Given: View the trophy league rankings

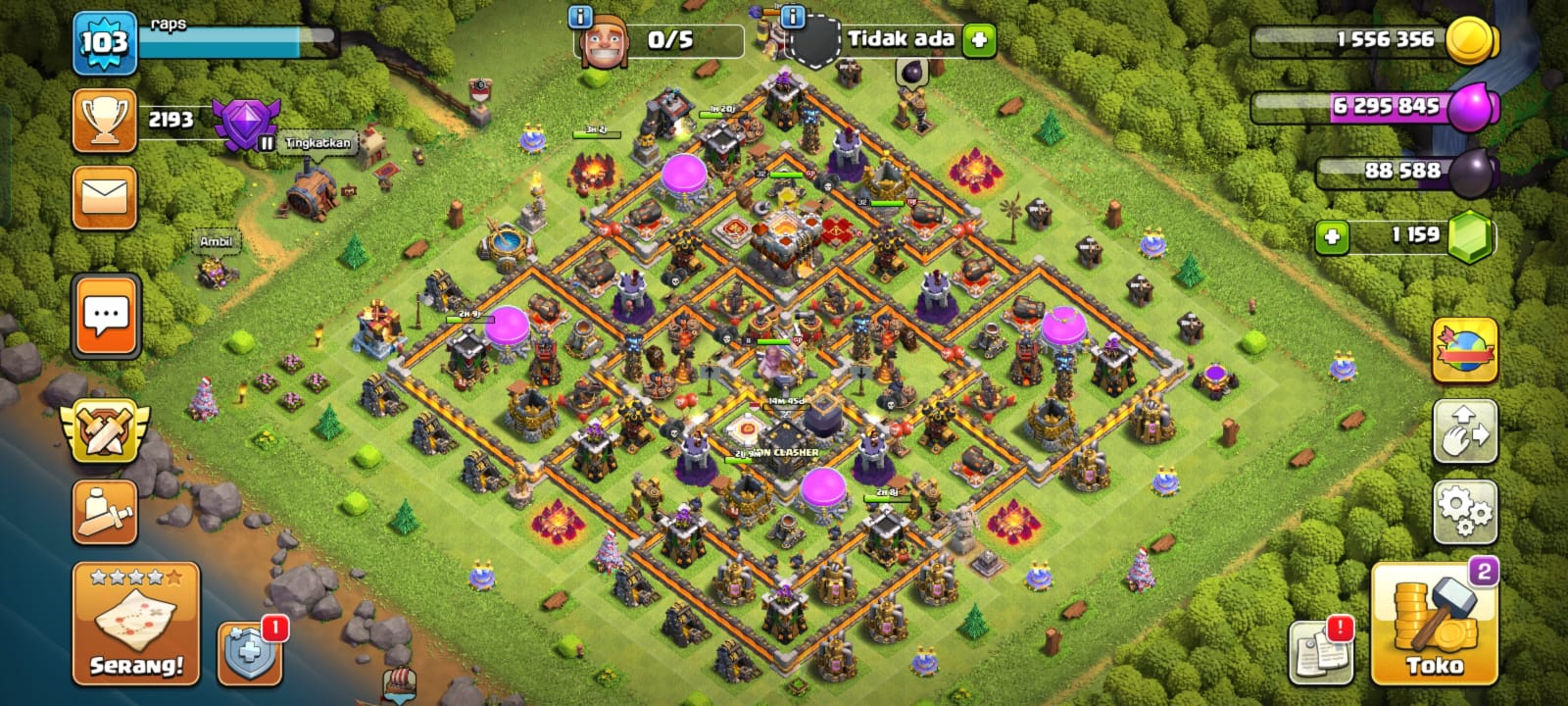Looking at the screenshot, I should 105,121.
